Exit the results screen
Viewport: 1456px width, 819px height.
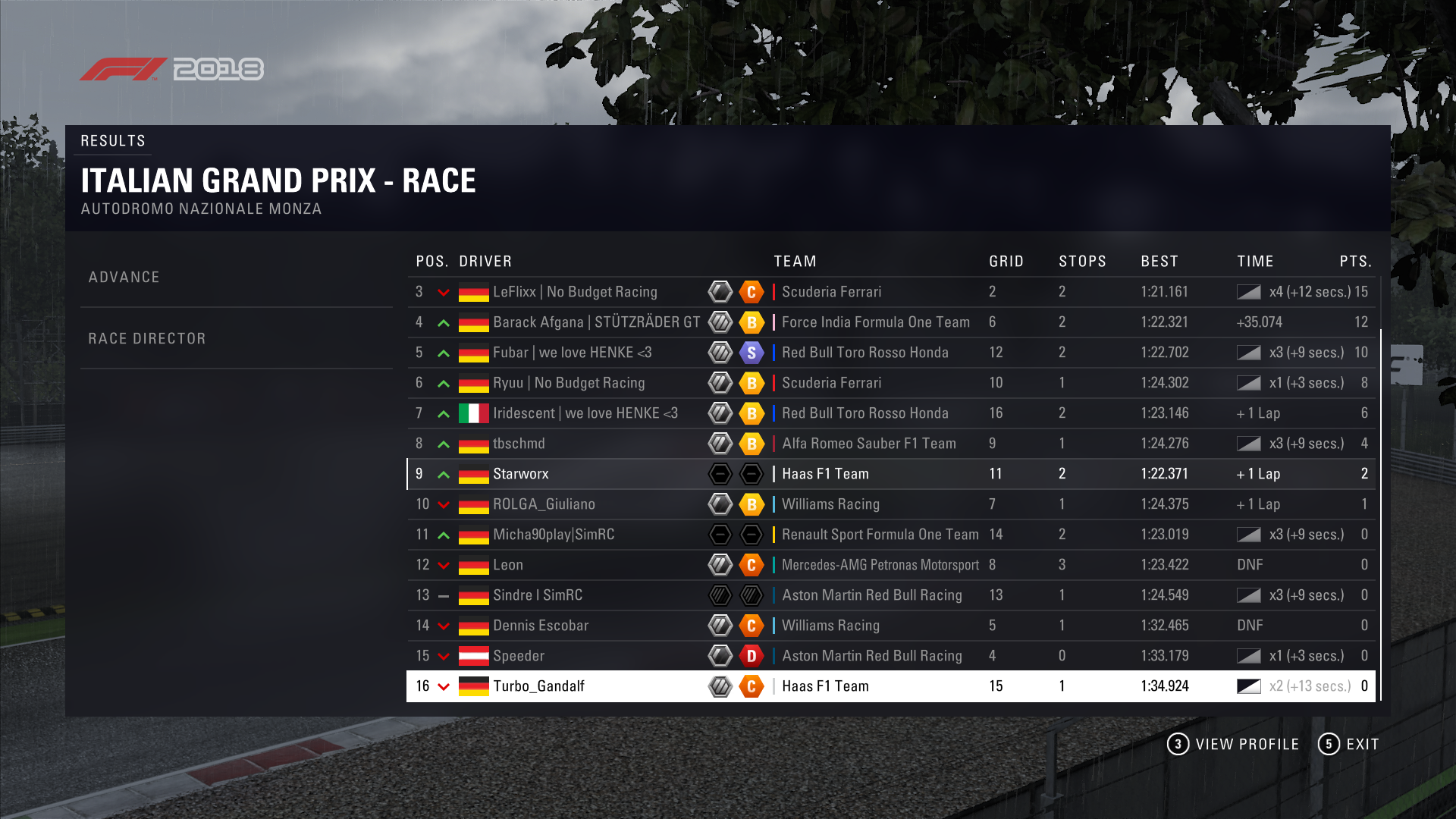point(1348,745)
